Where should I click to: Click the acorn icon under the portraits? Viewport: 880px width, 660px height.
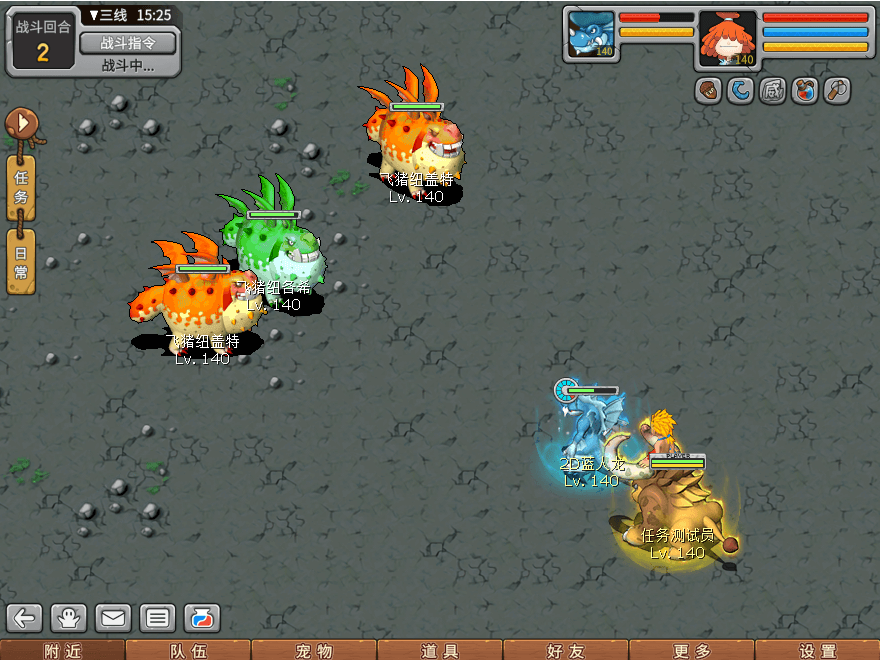point(709,90)
